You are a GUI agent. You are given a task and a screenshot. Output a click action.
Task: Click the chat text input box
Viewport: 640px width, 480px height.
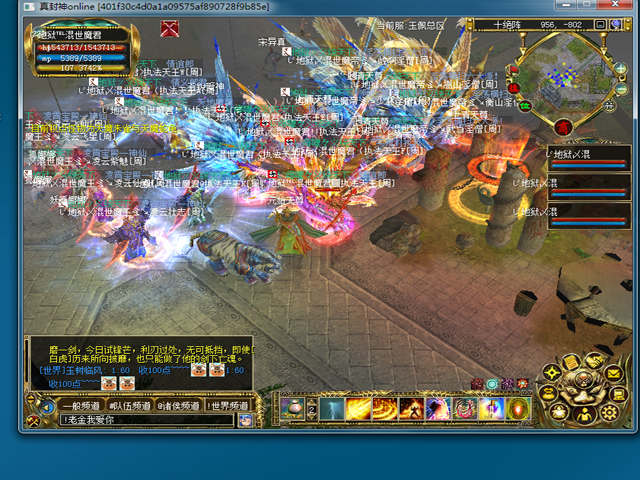point(145,420)
